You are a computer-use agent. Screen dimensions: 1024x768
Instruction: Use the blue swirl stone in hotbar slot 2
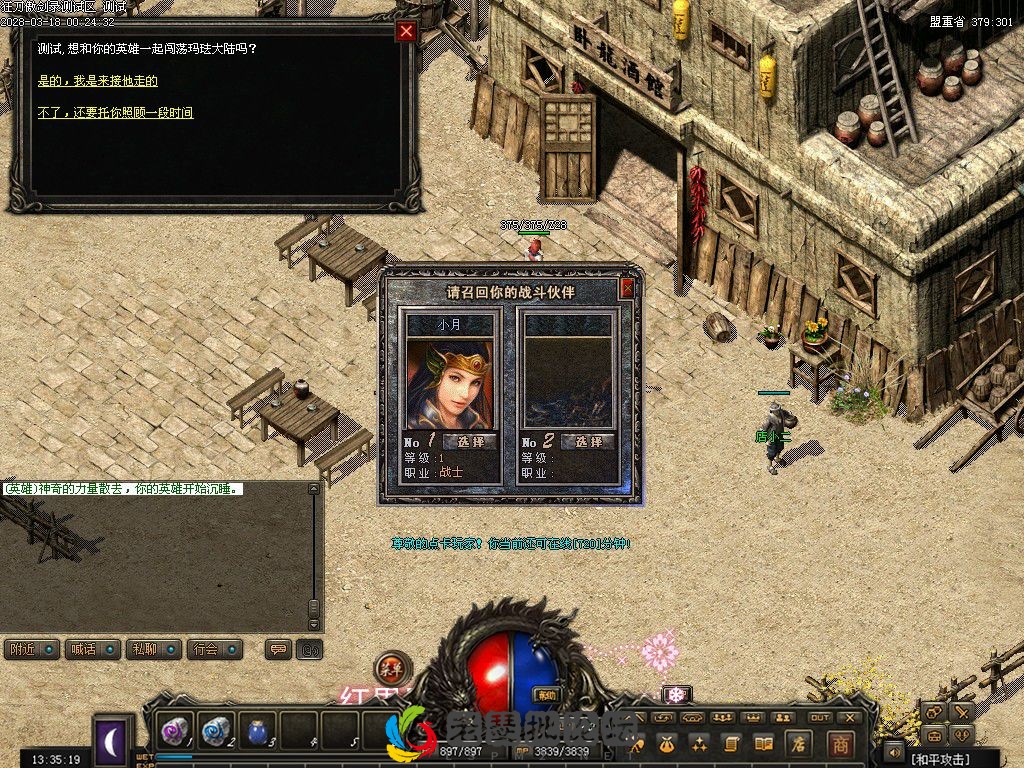216,732
